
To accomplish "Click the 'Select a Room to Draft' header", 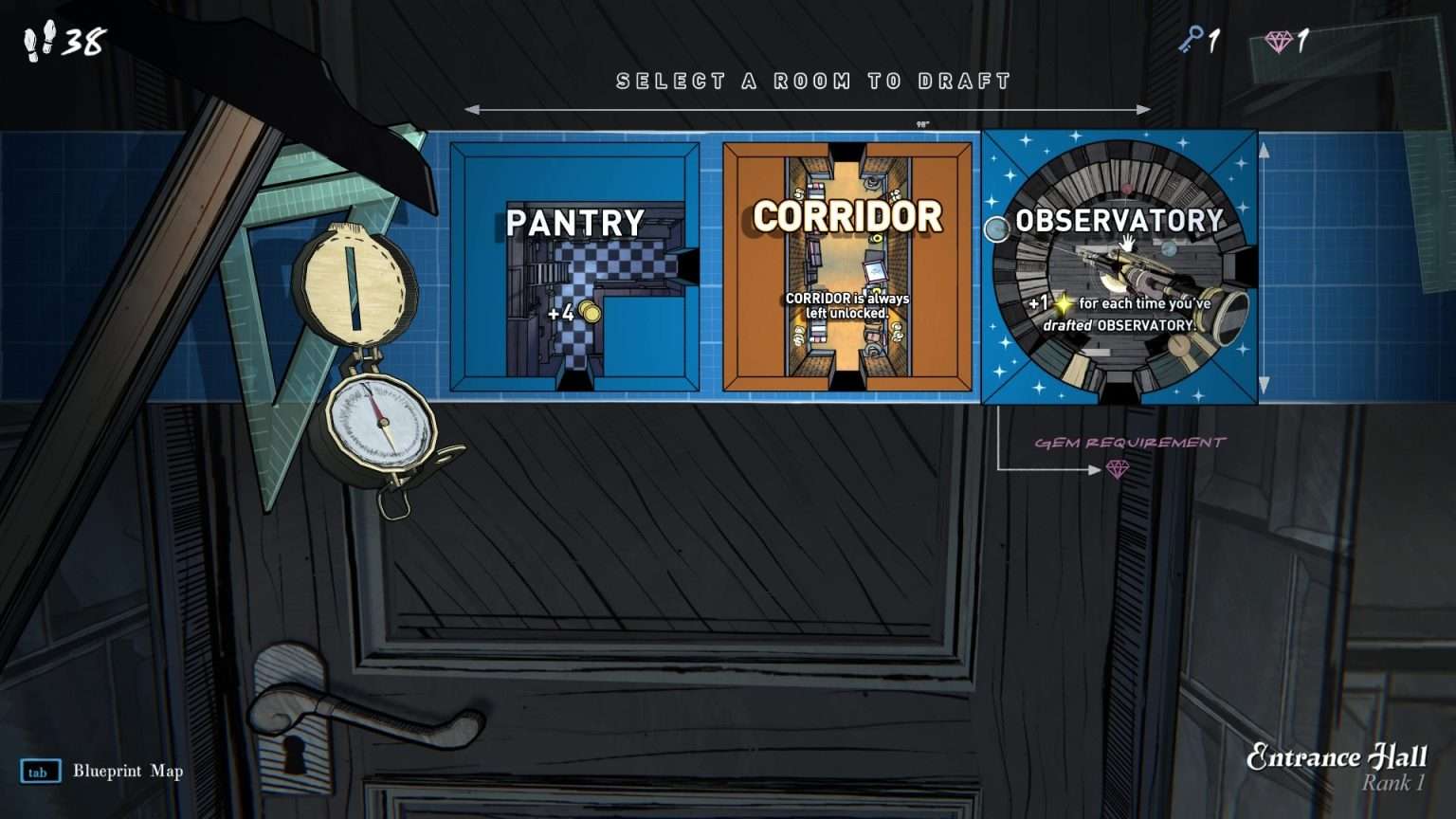I will [x=812, y=82].
